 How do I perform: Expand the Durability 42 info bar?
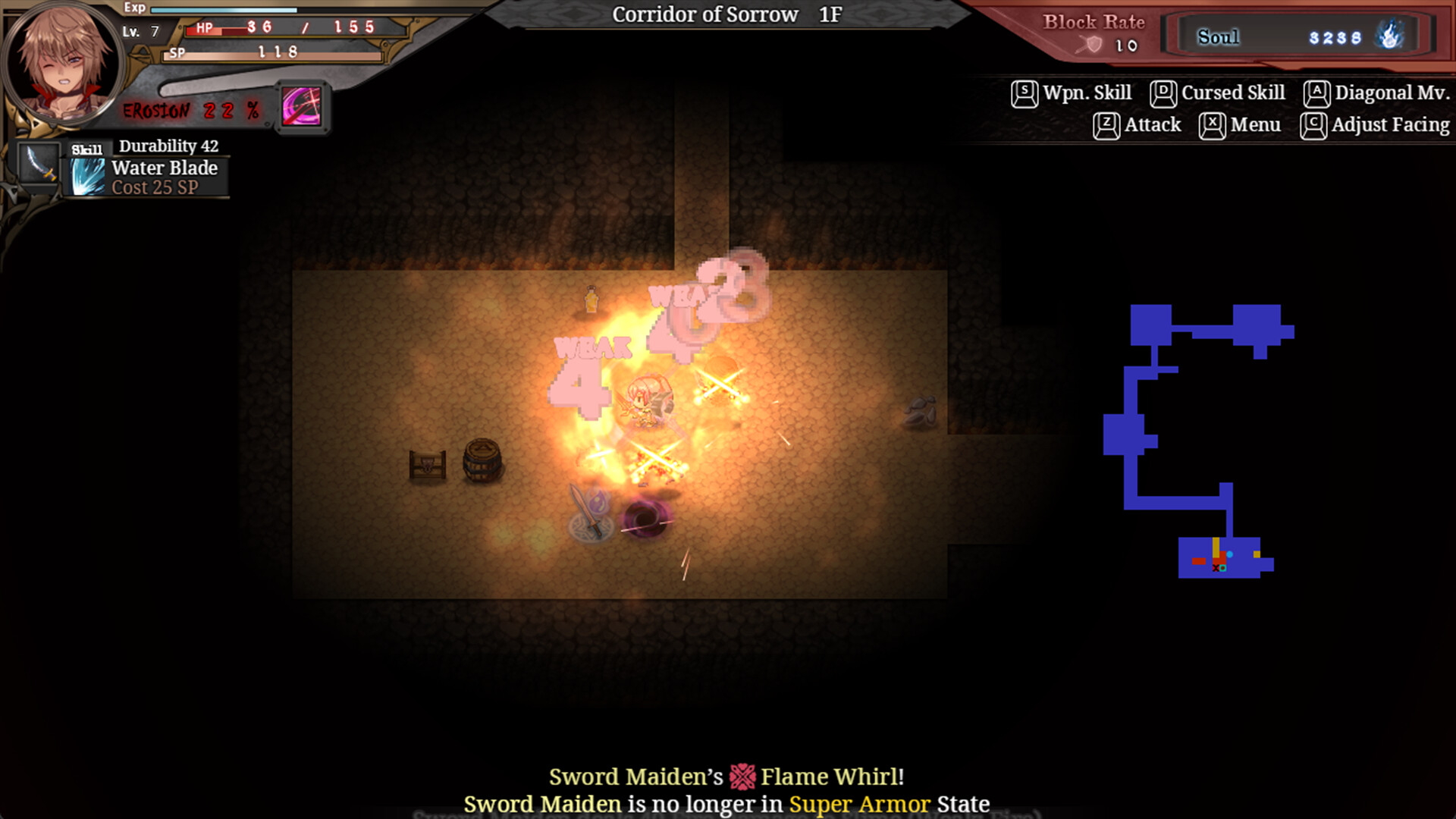click(168, 146)
